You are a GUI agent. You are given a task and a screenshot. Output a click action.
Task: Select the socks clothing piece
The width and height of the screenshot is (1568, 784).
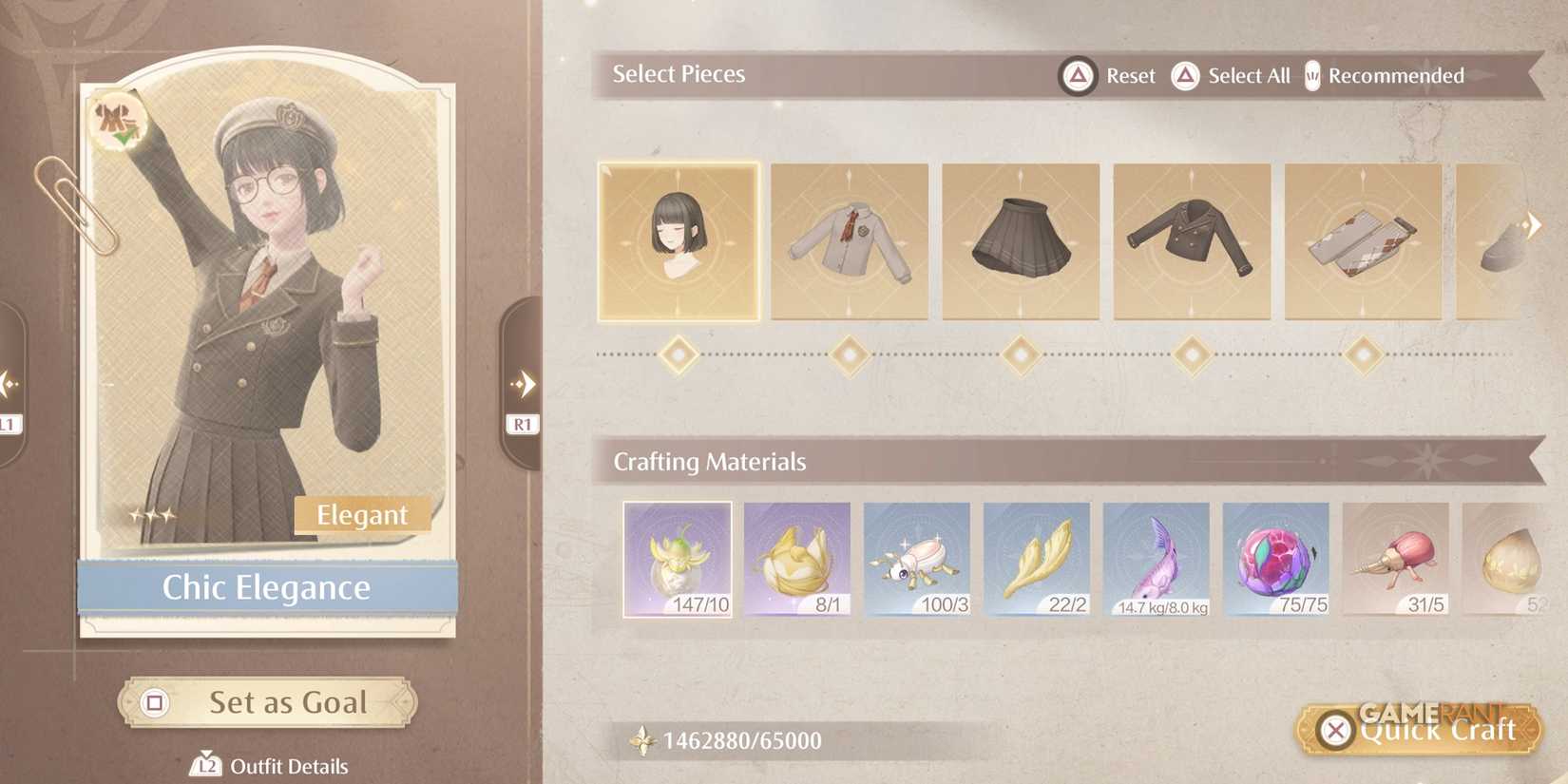click(1361, 240)
